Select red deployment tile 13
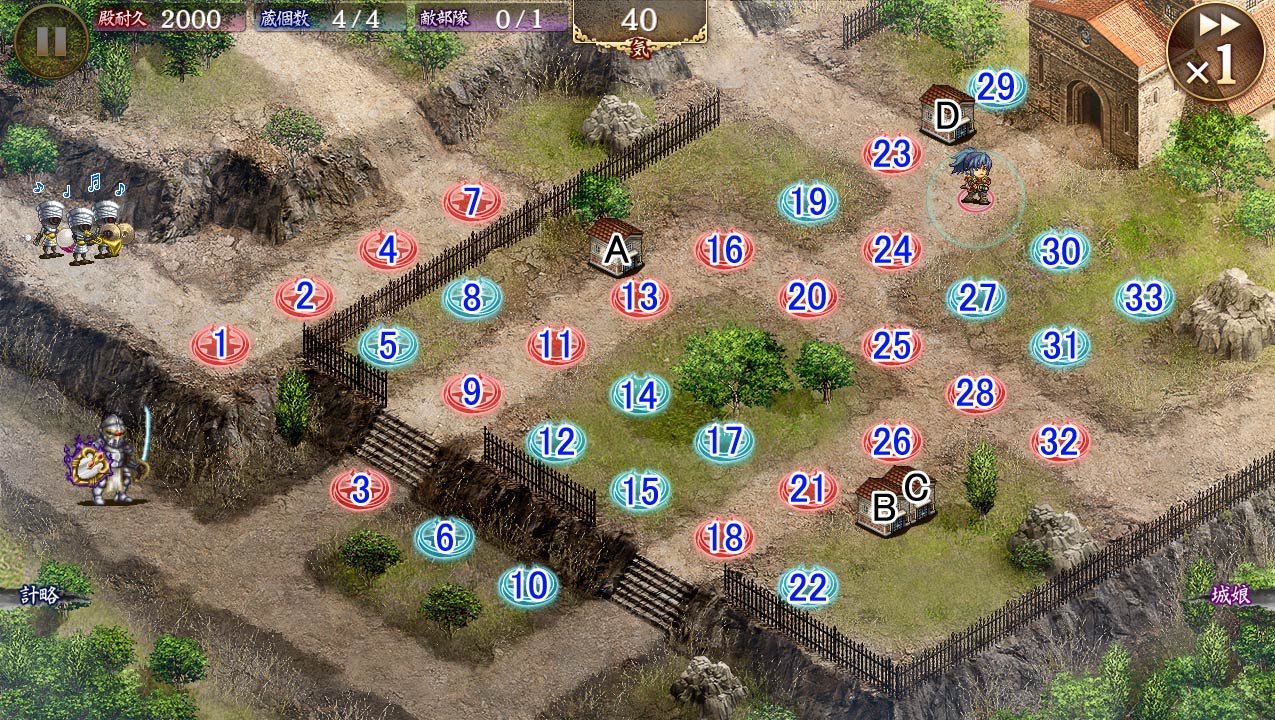The width and height of the screenshot is (1275, 720). point(640,297)
